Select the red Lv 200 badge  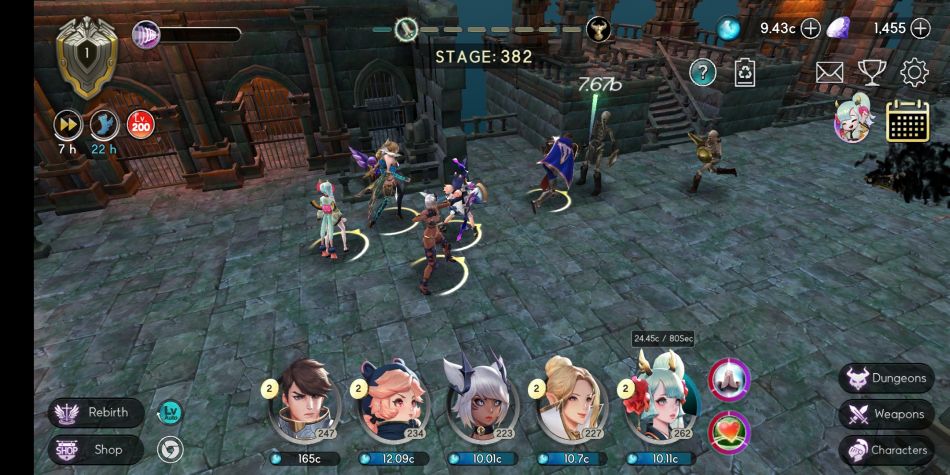pyautogui.click(x=139, y=124)
